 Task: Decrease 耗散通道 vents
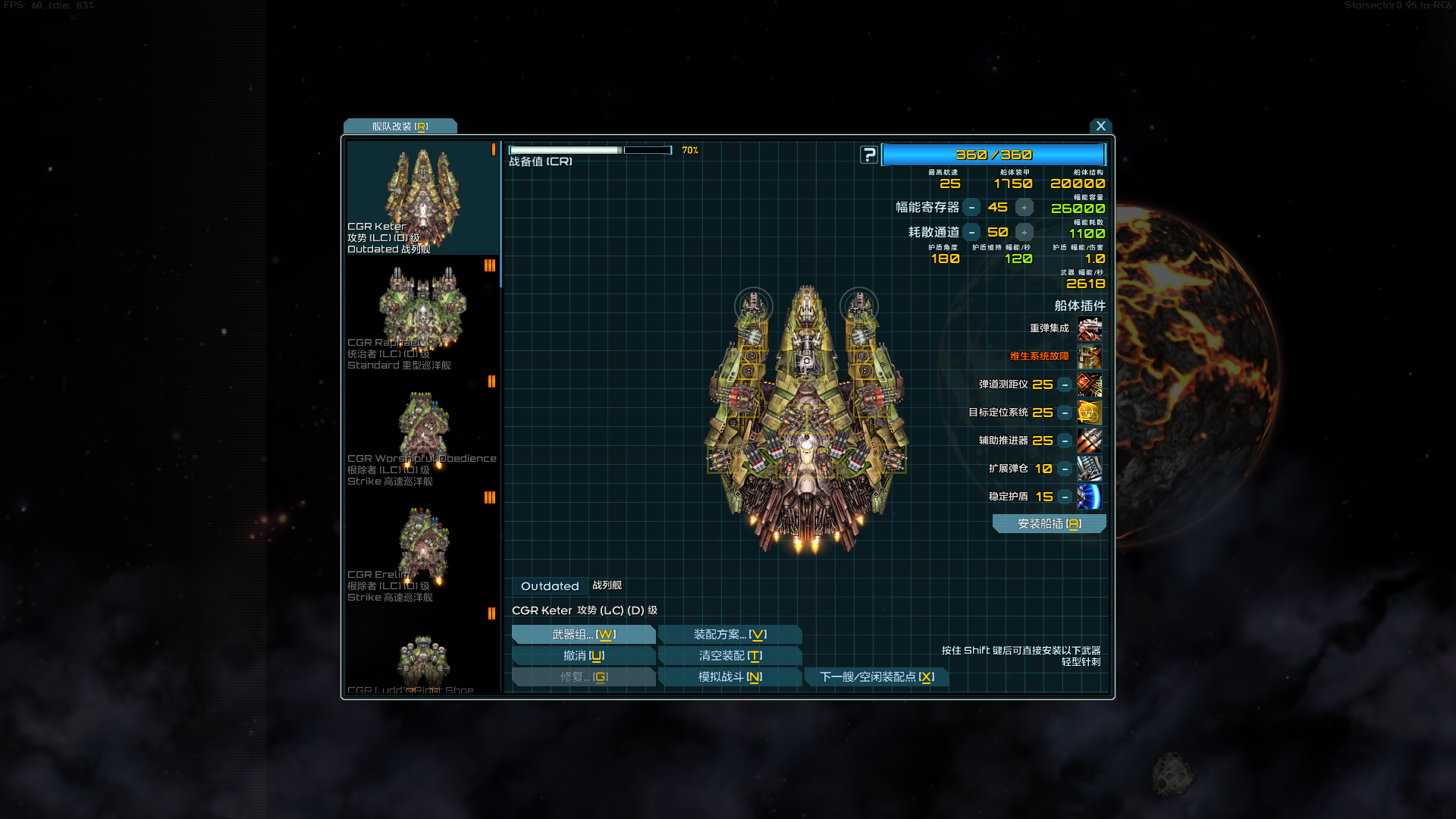click(971, 233)
